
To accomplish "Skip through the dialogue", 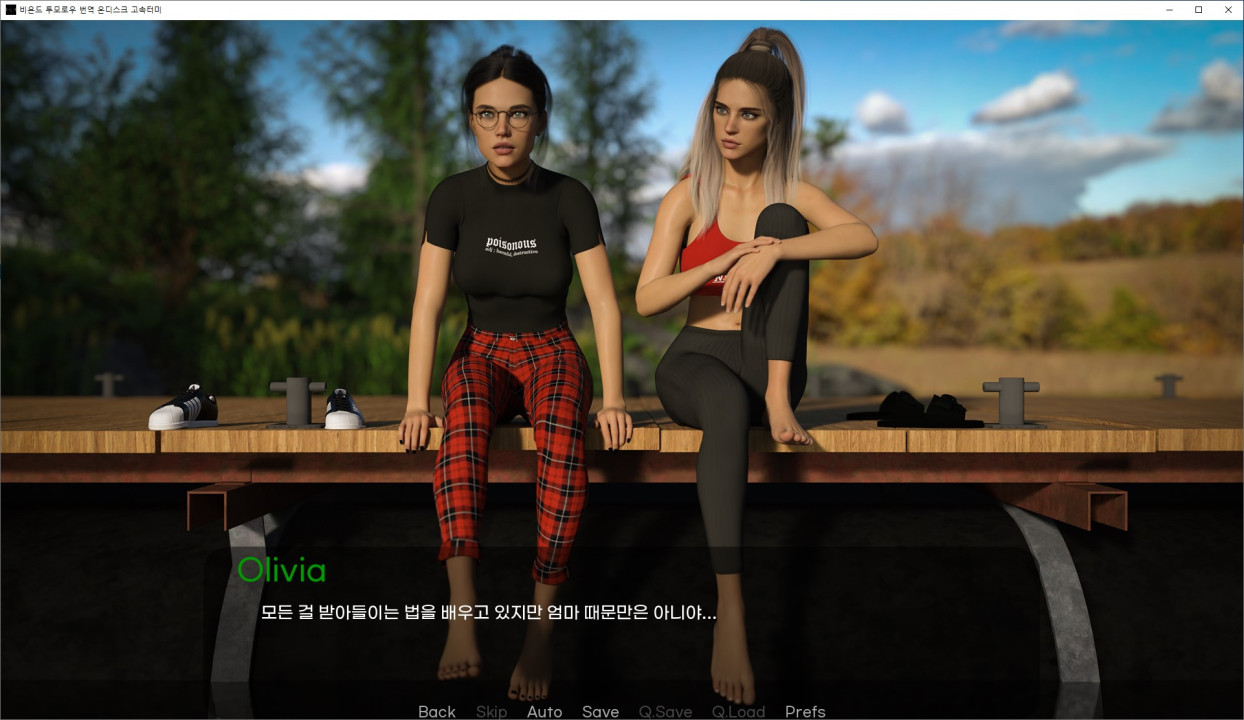I will click(491, 711).
